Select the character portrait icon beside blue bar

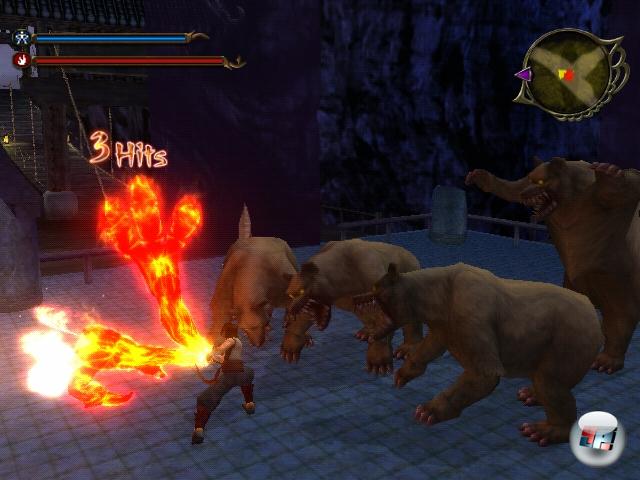tap(21, 39)
